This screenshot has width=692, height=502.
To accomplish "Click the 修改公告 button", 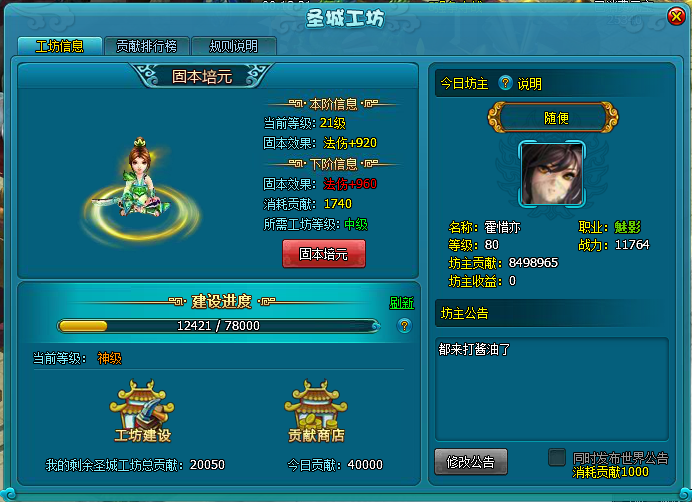I will [471, 461].
